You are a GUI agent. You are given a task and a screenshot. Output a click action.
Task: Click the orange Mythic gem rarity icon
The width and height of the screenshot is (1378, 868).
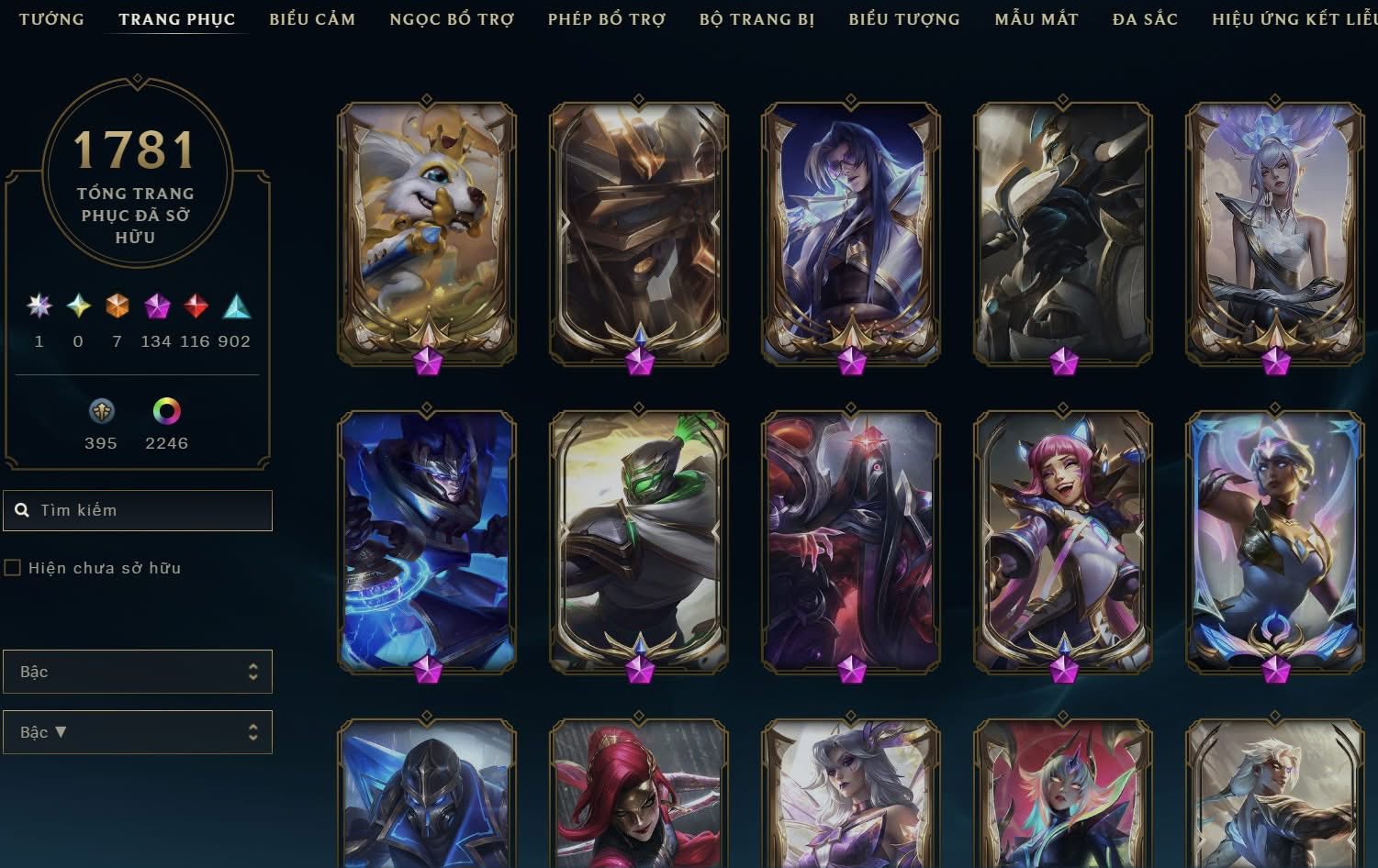tap(117, 306)
